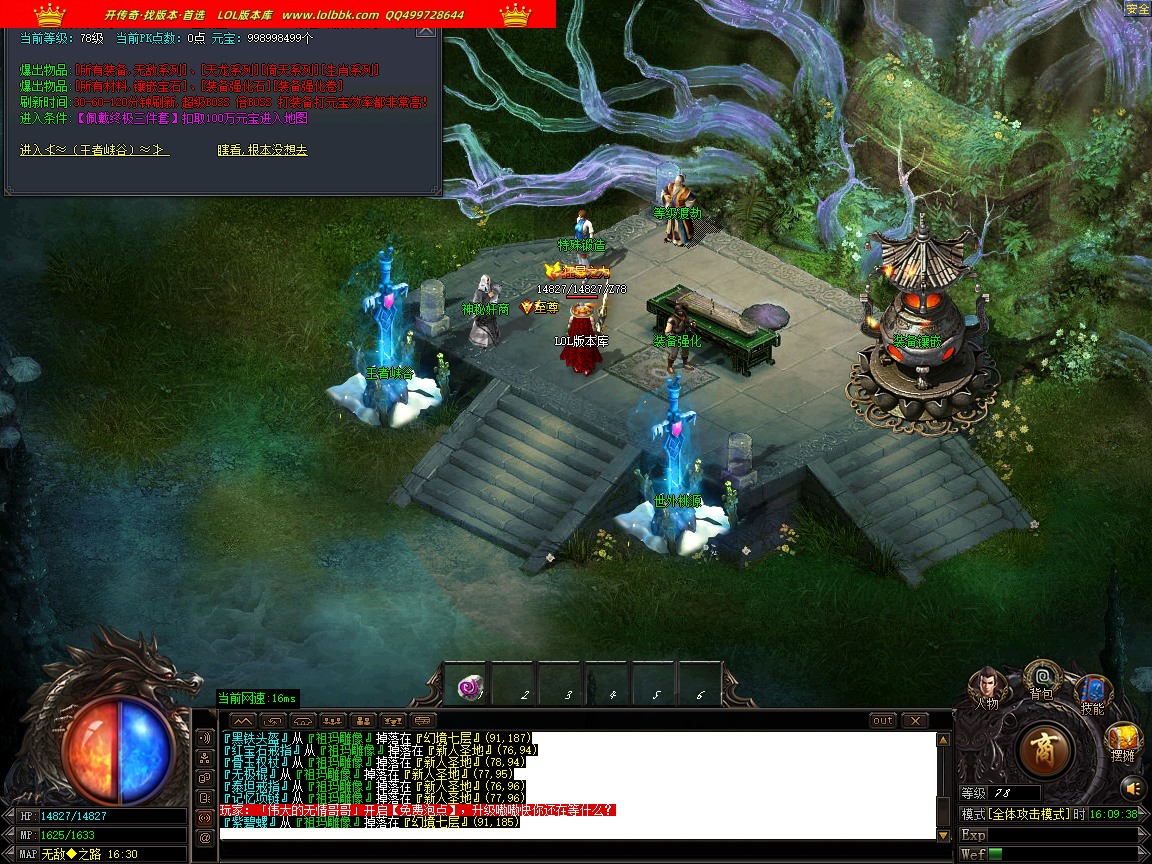The width and height of the screenshot is (1152, 864).
Task: Click the chat window 'out' button
Action: click(883, 720)
